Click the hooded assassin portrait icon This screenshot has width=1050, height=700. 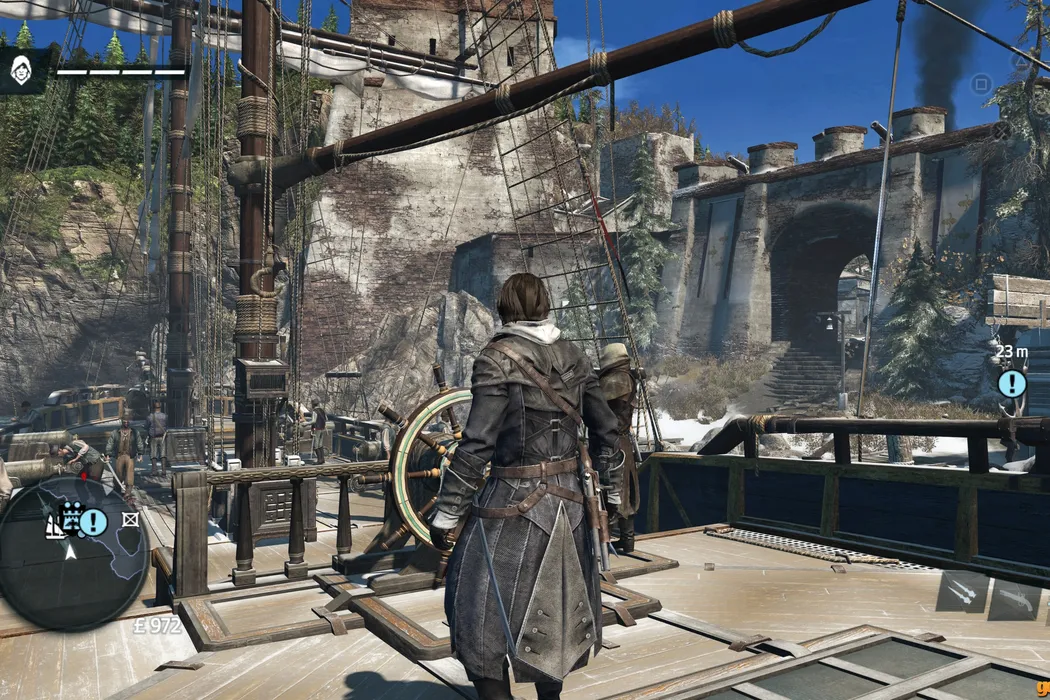pyautogui.click(x=20, y=70)
